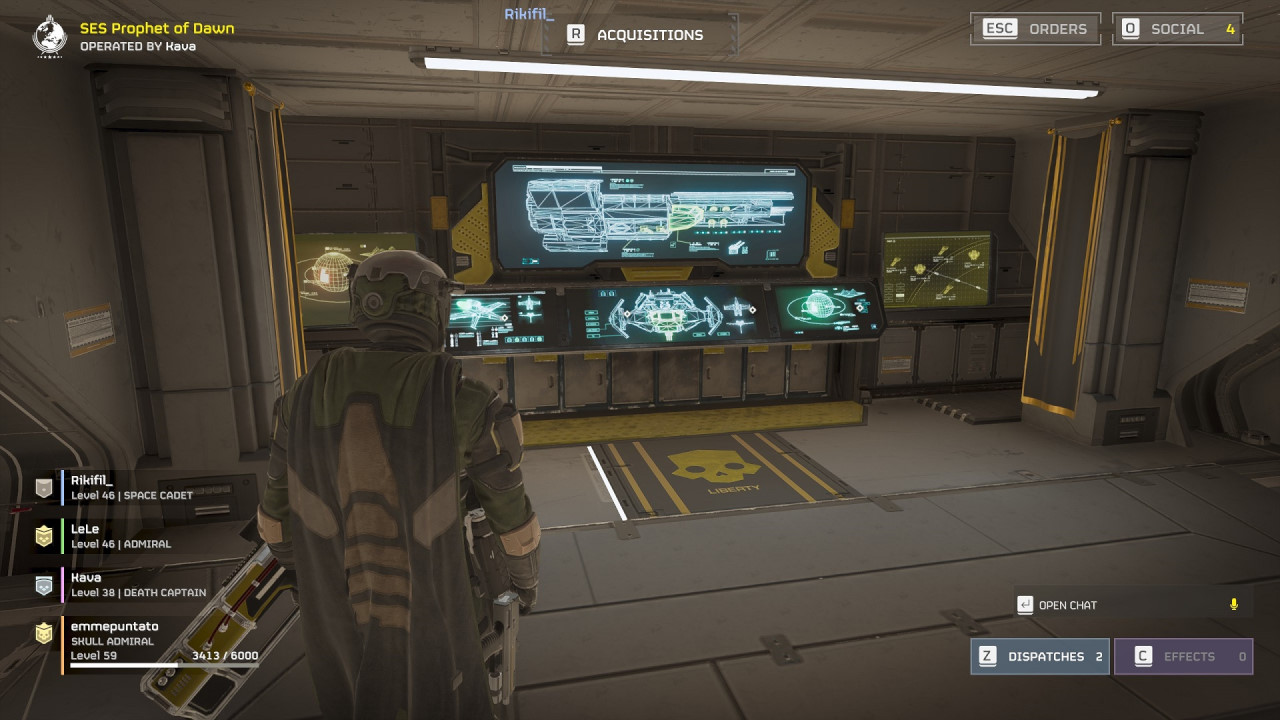Toggle the yellow microphone icon
Viewport: 1280px width, 720px height.
click(x=1234, y=604)
